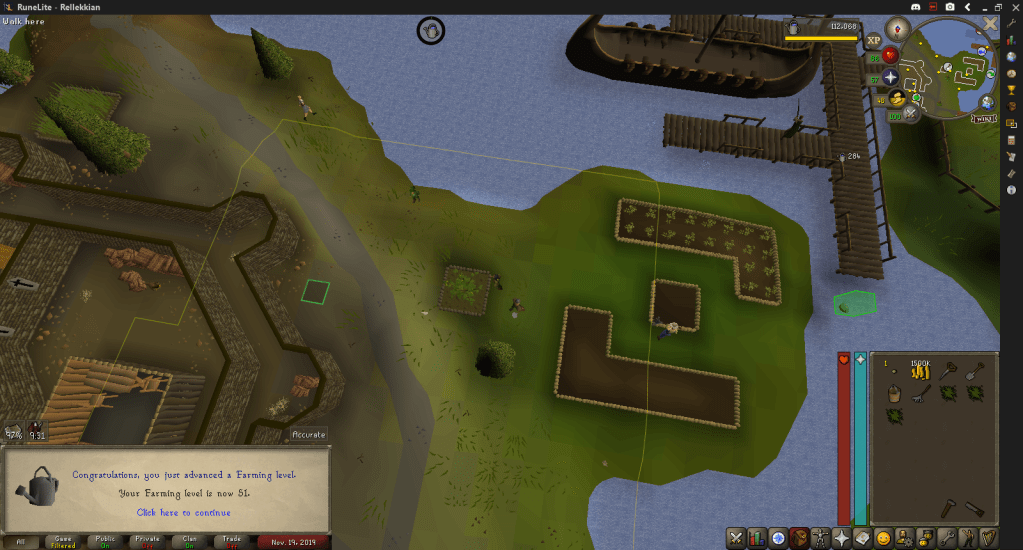Image resolution: width=1023 pixels, height=550 pixels.
Task: Toggle the XP drops button
Action: pyautogui.click(x=873, y=40)
